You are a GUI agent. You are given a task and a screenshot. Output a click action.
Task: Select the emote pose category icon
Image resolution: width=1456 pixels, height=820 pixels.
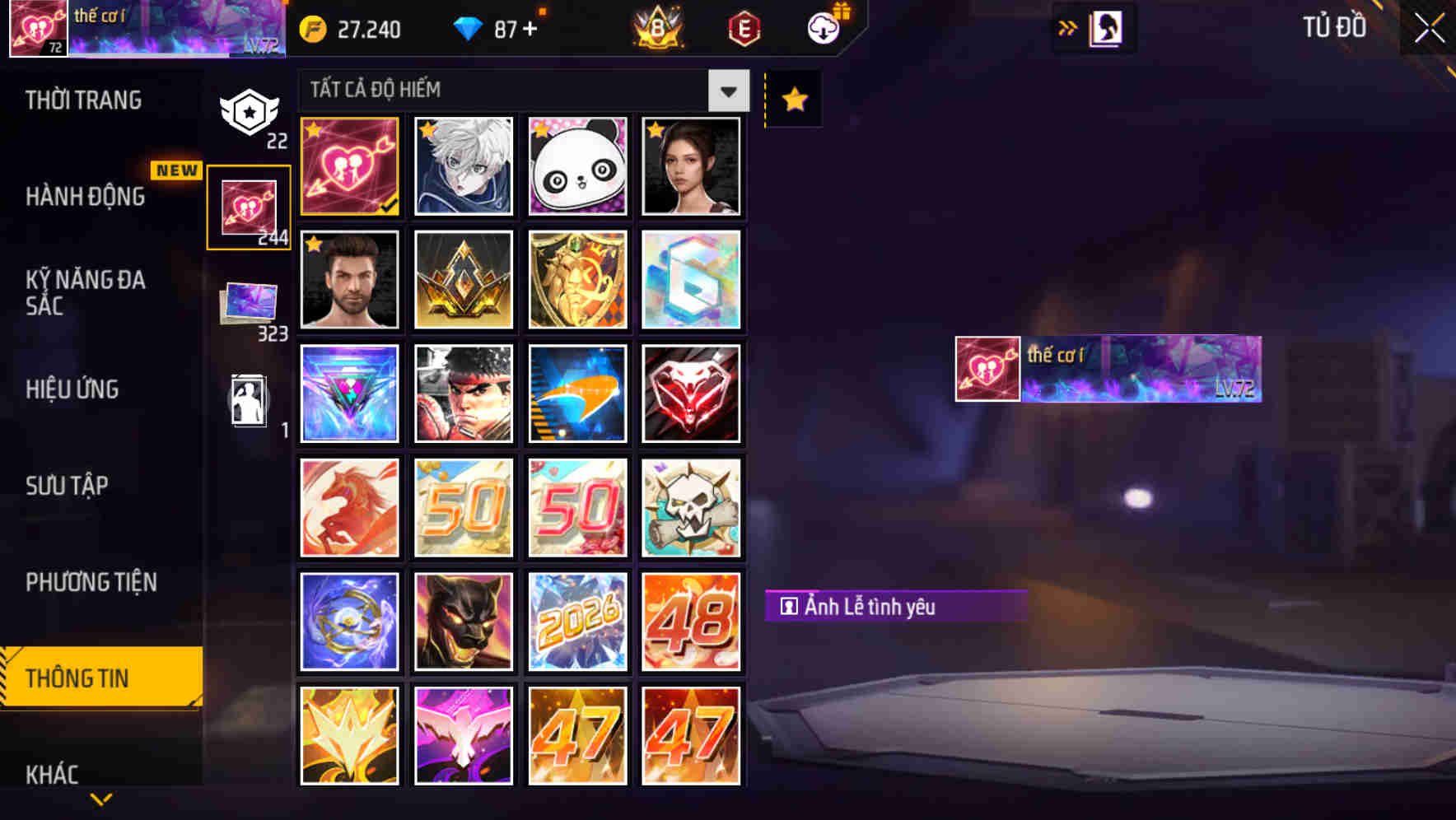[x=250, y=401]
